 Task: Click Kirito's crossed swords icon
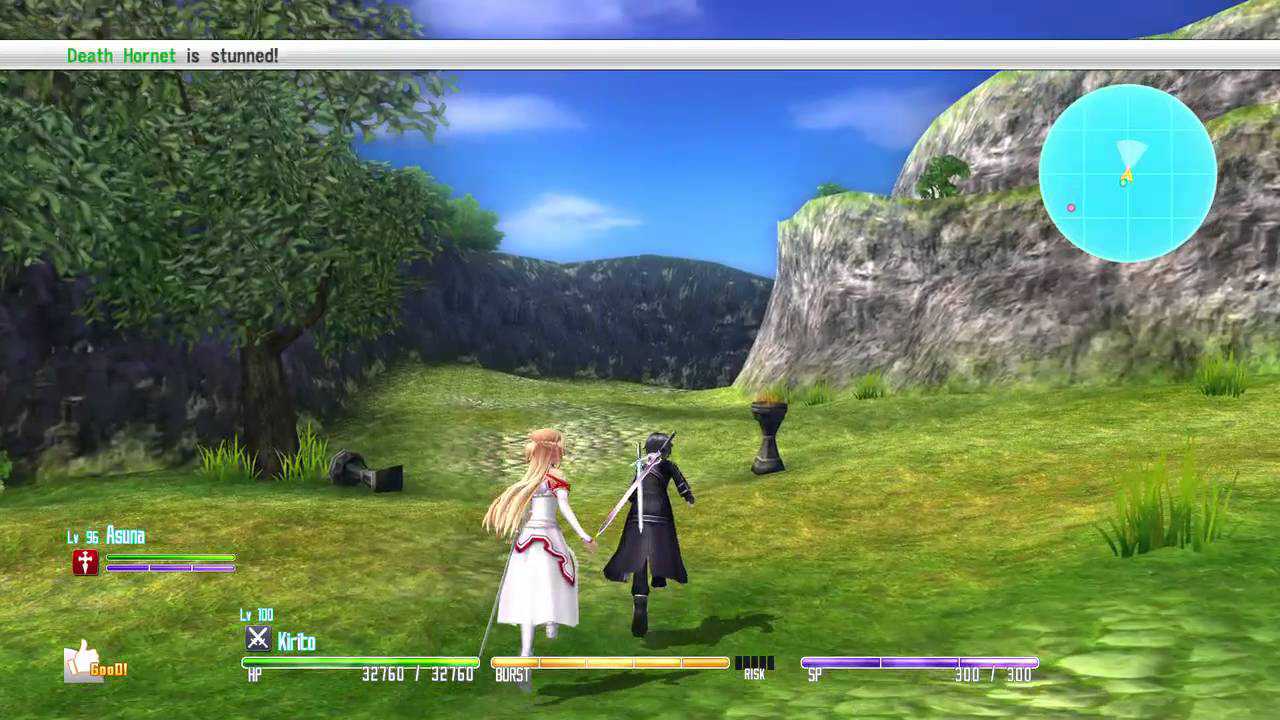pos(258,638)
